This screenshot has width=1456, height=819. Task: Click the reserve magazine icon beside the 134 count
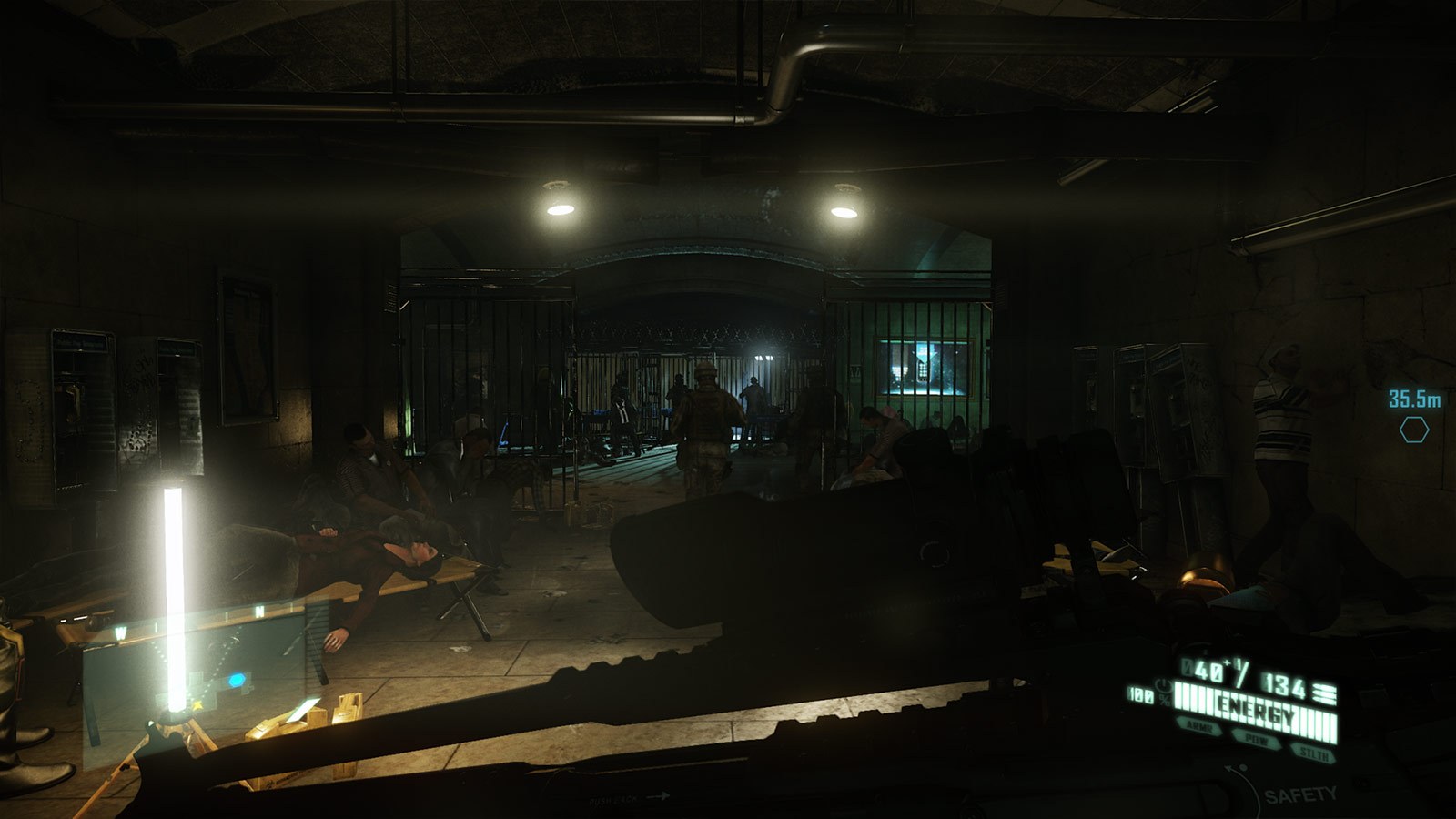tap(1323, 692)
